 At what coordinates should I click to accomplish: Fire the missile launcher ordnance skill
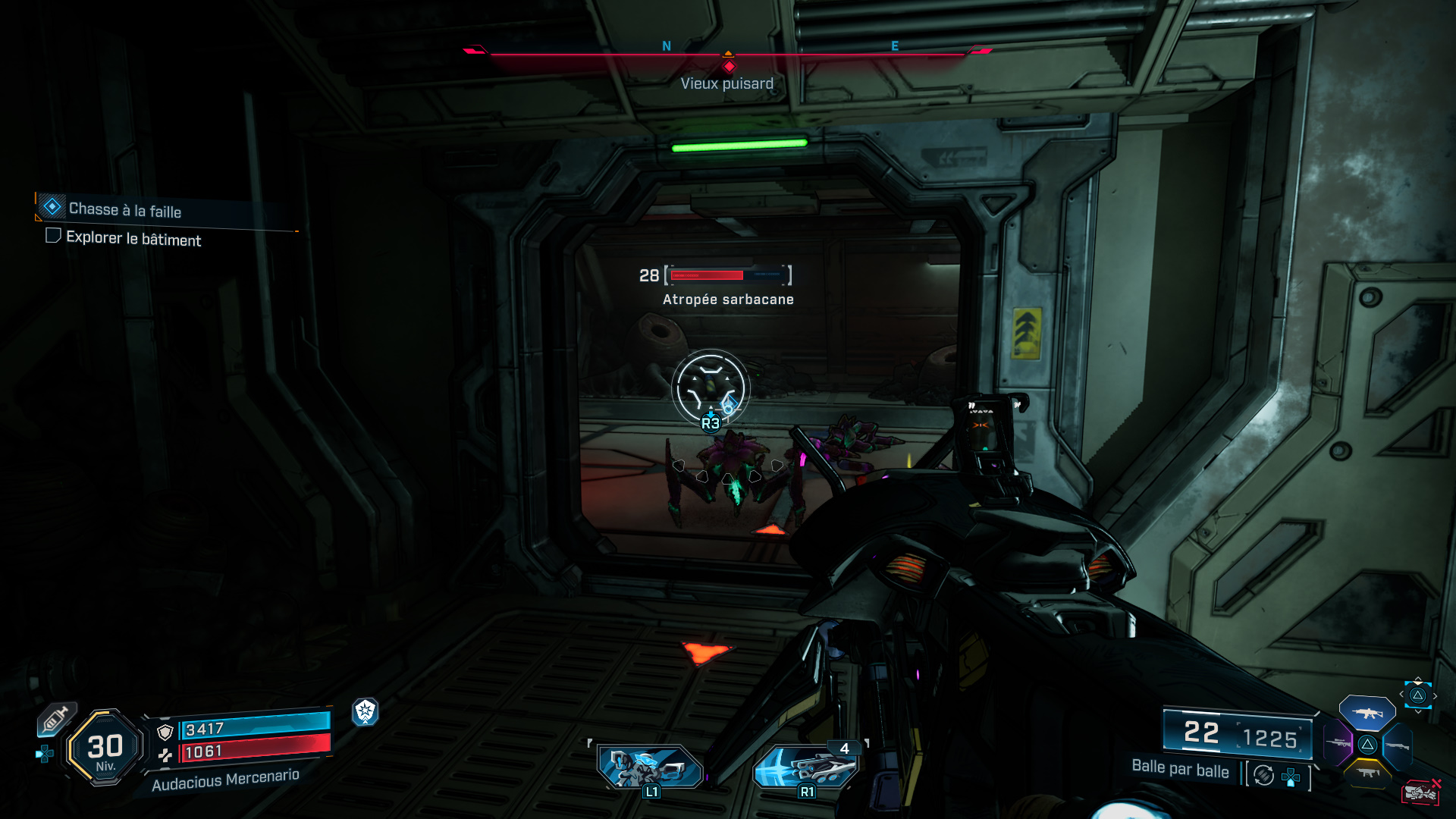(x=806, y=767)
